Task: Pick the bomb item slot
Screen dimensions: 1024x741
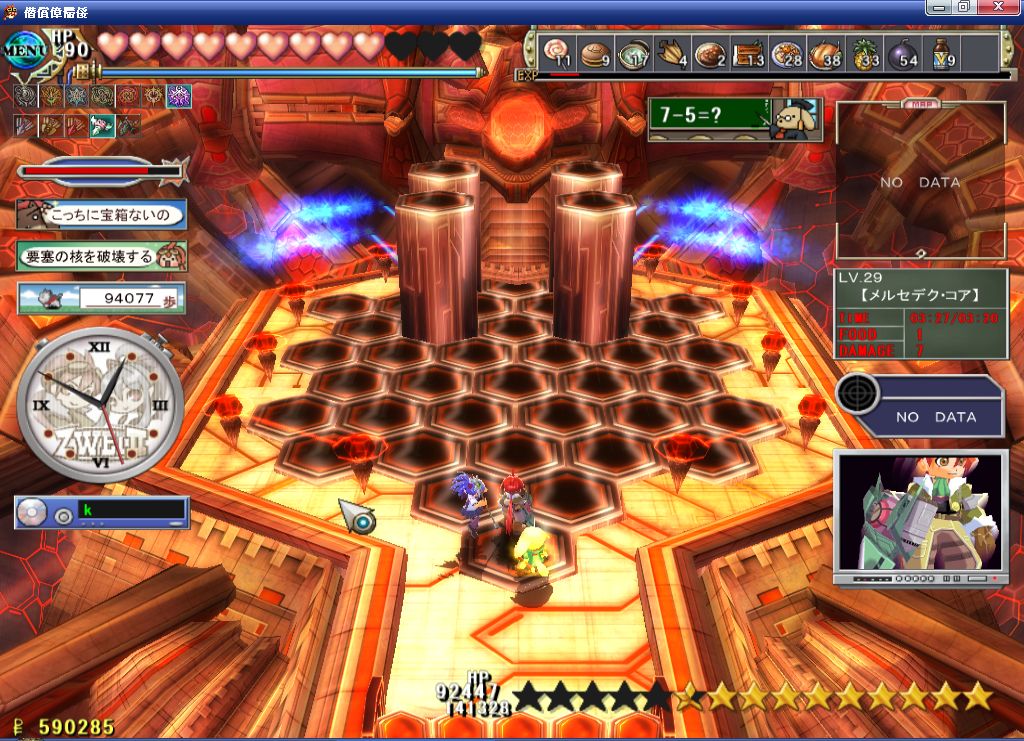Action: pos(902,53)
